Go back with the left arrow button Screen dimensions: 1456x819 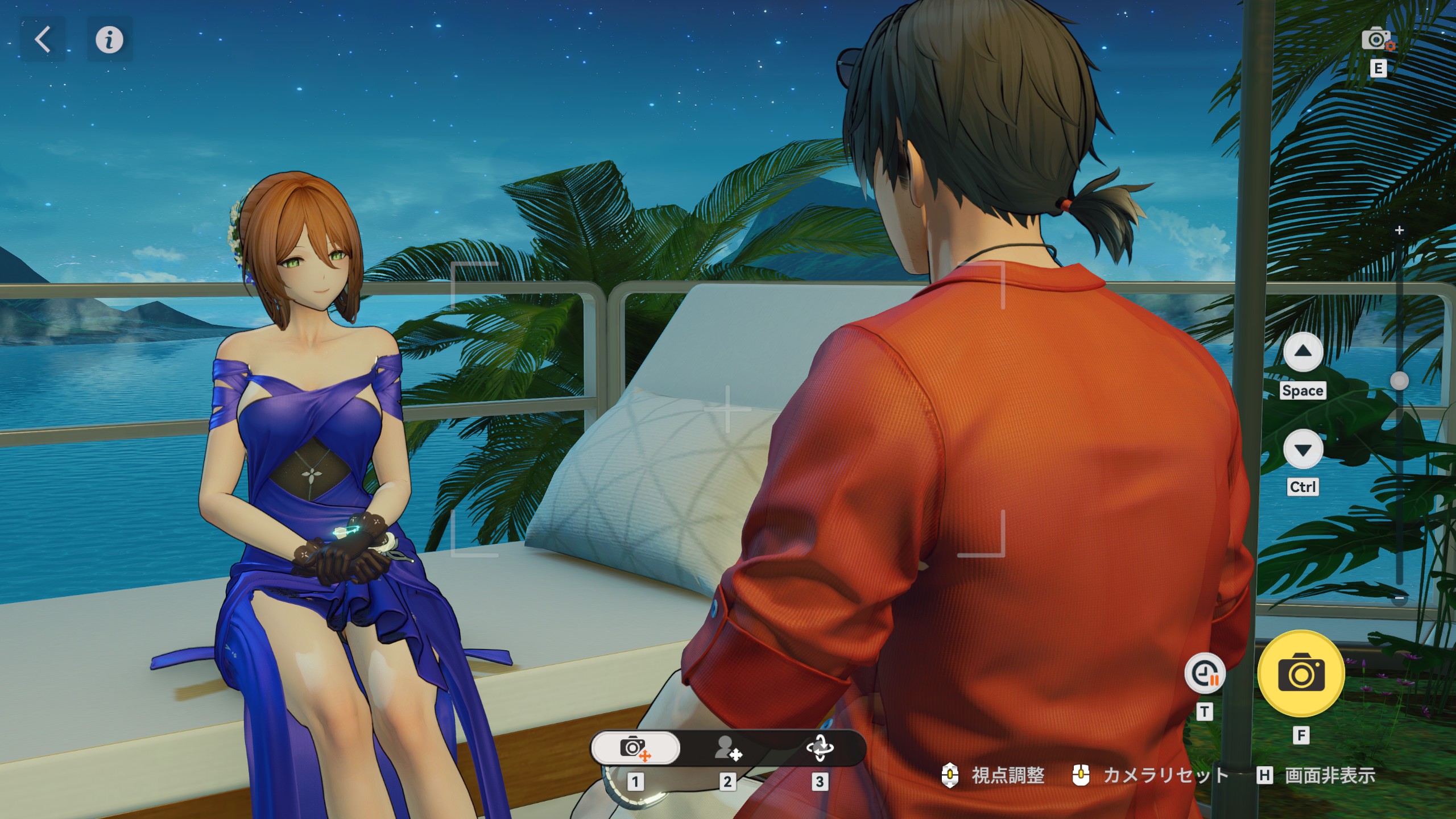[43, 40]
